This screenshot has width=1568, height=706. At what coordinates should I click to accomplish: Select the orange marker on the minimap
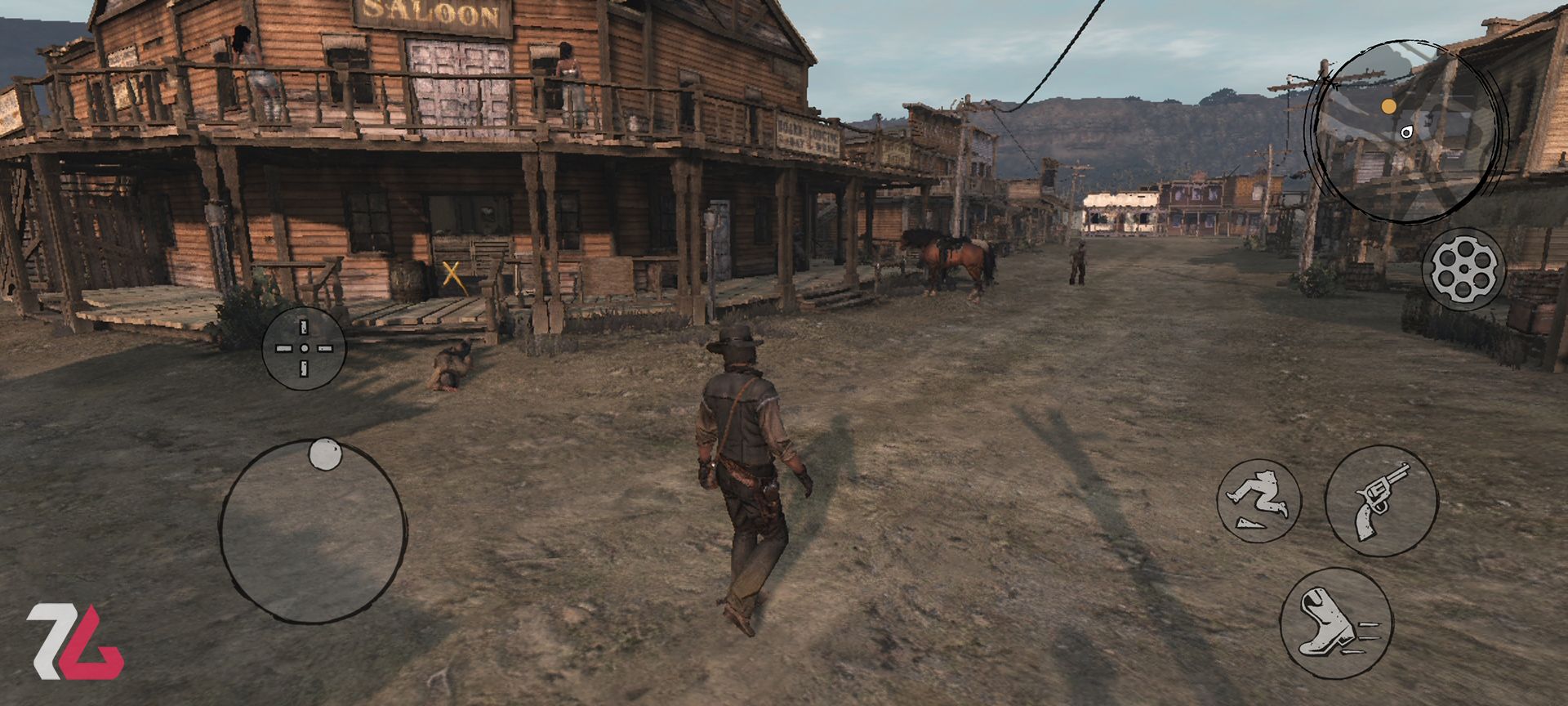pyautogui.click(x=1388, y=106)
